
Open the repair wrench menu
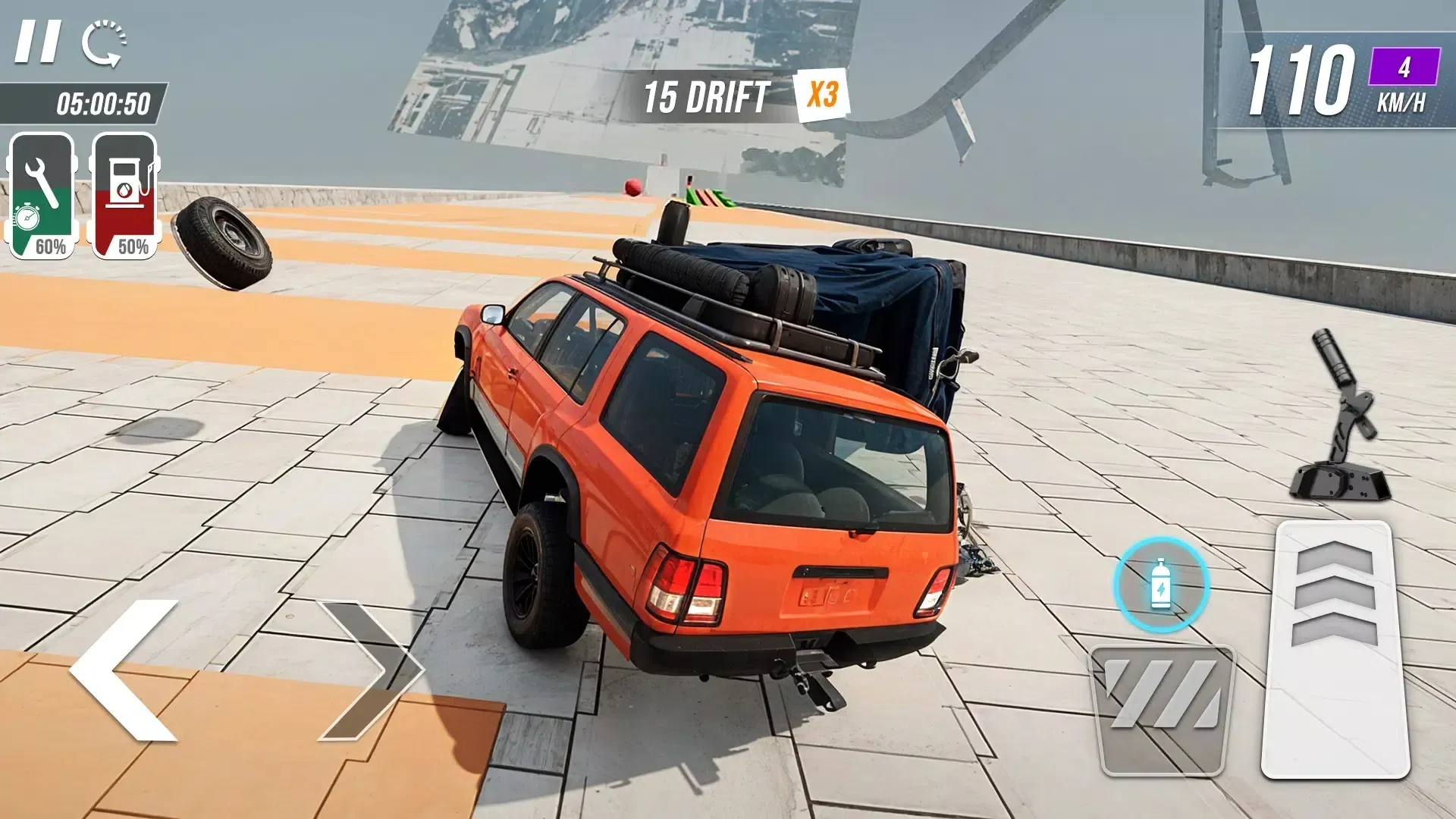(x=42, y=191)
